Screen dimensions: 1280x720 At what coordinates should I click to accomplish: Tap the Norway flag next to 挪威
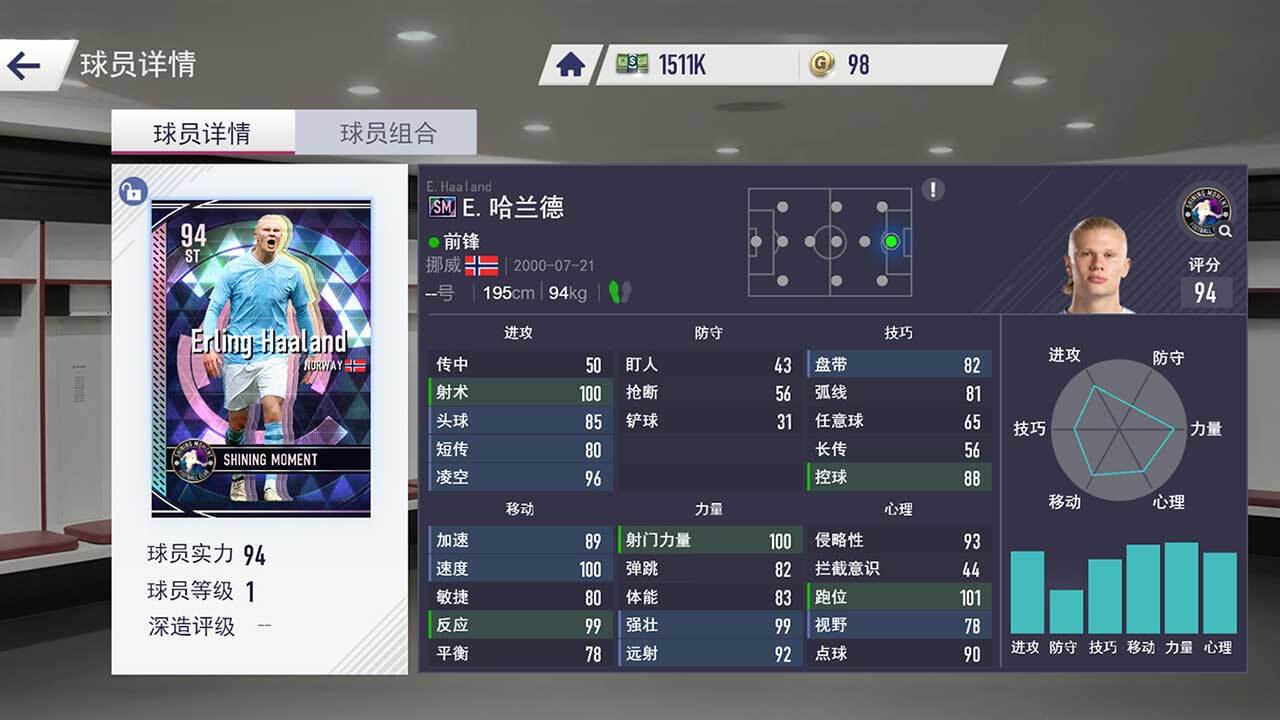485,268
